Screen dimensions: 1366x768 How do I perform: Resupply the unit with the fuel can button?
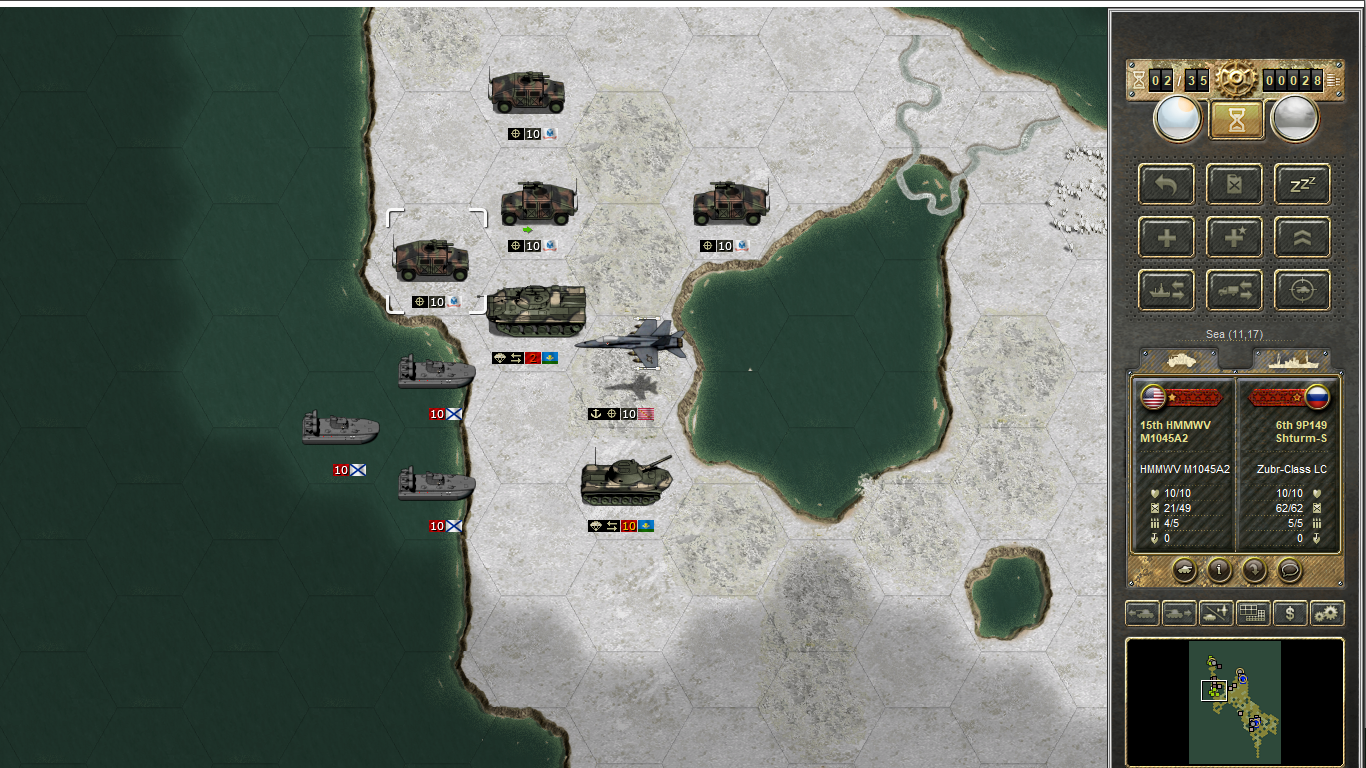point(1234,184)
